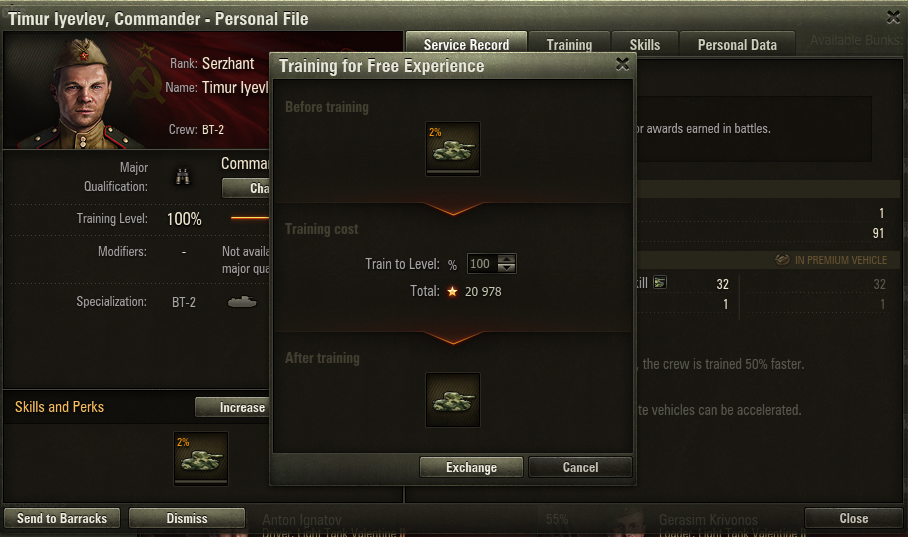This screenshot has width=908, height=537.
Task: Close Personal File with top-right X
Action: [893, 17]
